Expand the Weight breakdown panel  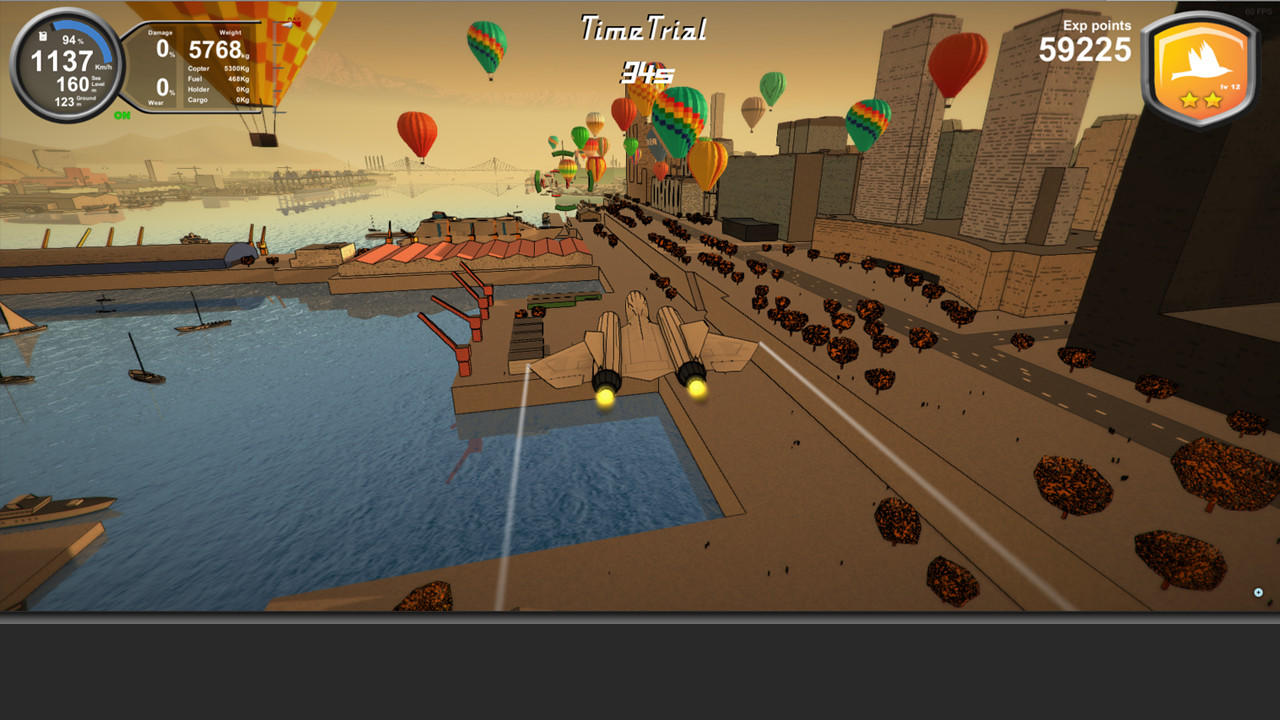click(x=230, y=32)
